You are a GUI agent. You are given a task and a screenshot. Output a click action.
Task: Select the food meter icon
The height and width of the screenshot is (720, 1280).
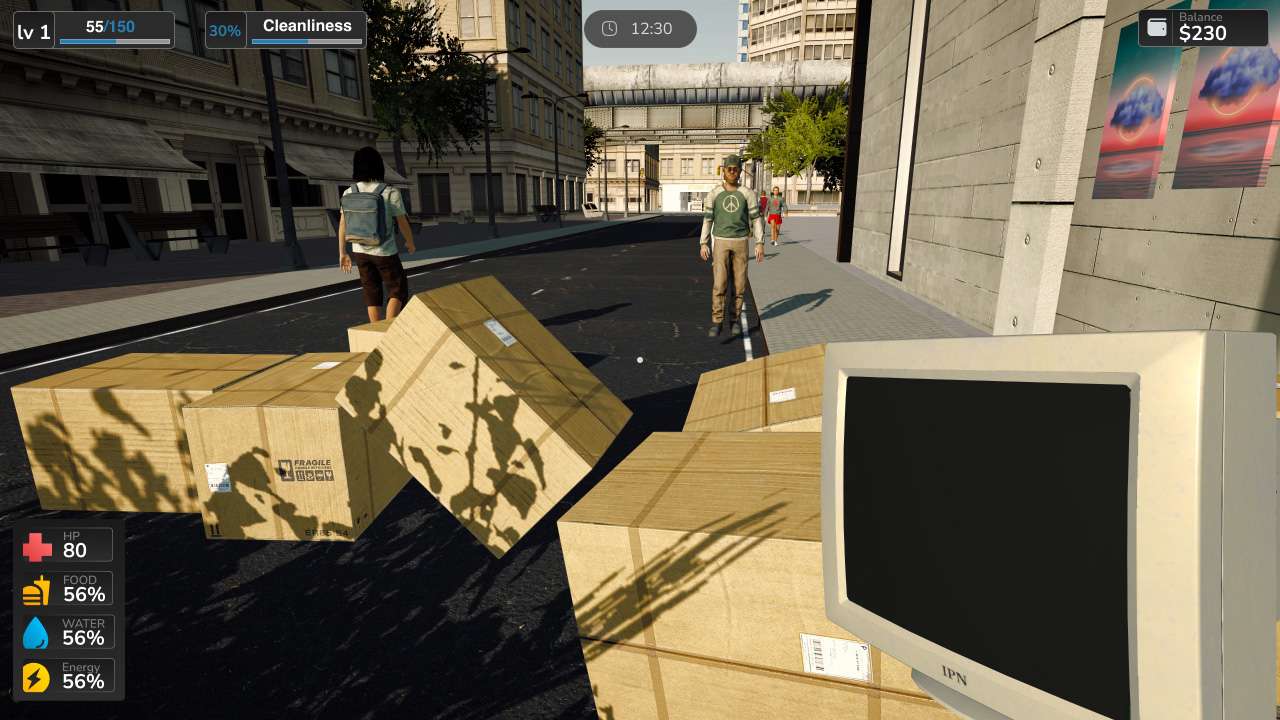pyautogui.click(x=37, y=589)
